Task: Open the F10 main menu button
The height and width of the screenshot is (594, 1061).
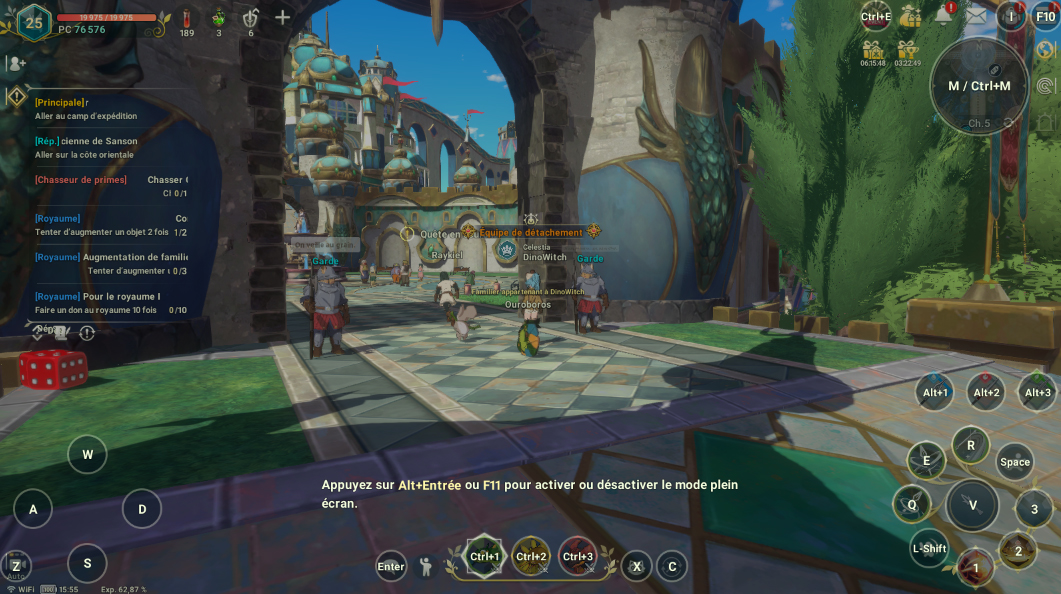Action: 1045,16
